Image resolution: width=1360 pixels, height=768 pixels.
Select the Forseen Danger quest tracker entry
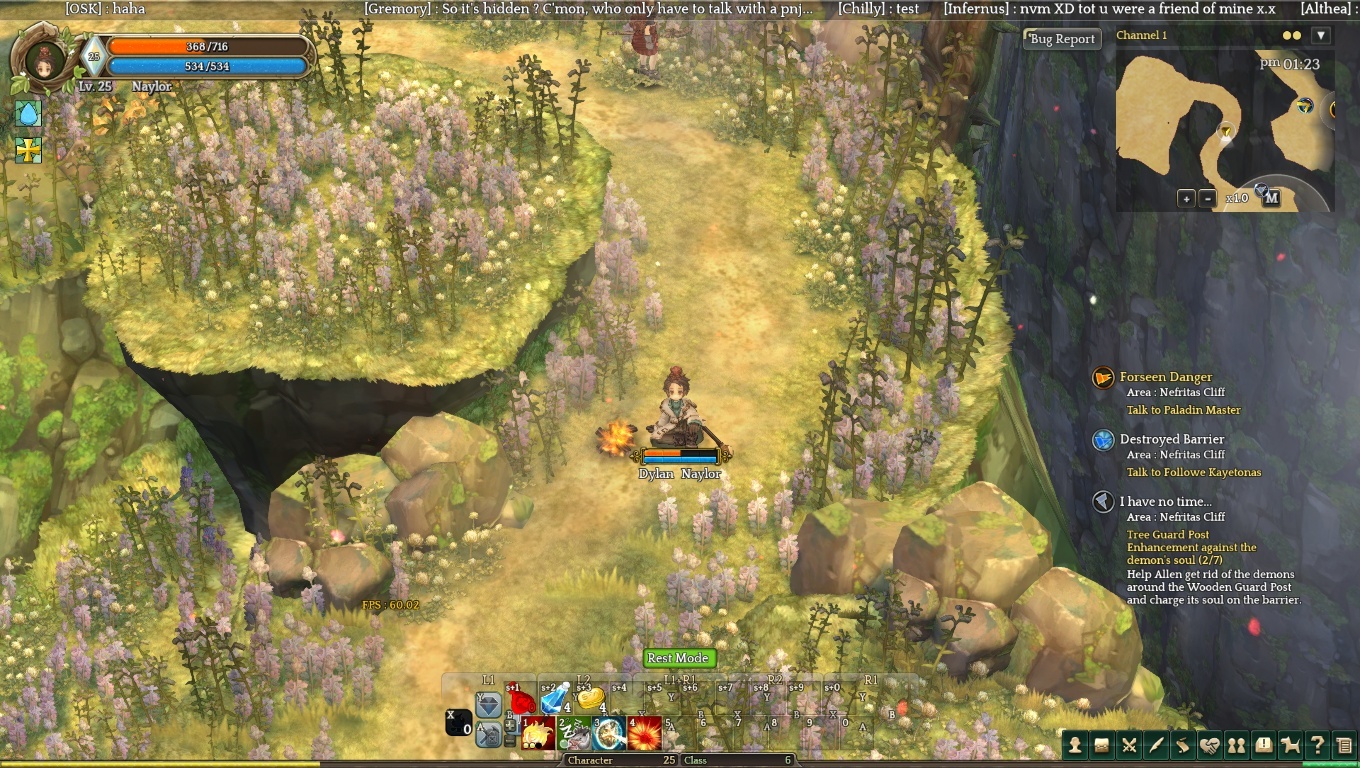click(x=1165, y=377)
